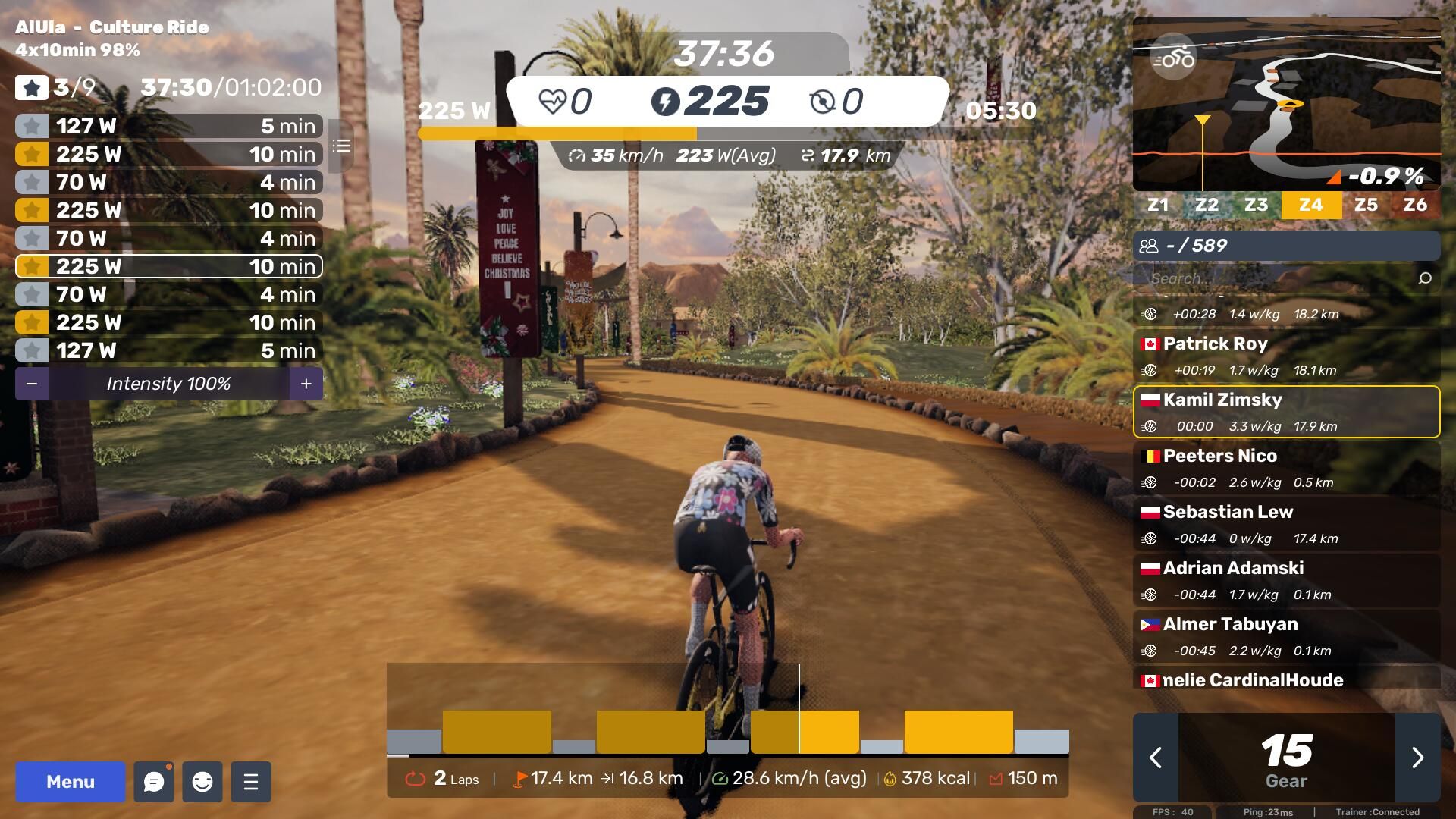Shift up with the right gear arrow
Image resolution: width=1456 pixels, height=819 pixels.
[x=1417, y=758]
